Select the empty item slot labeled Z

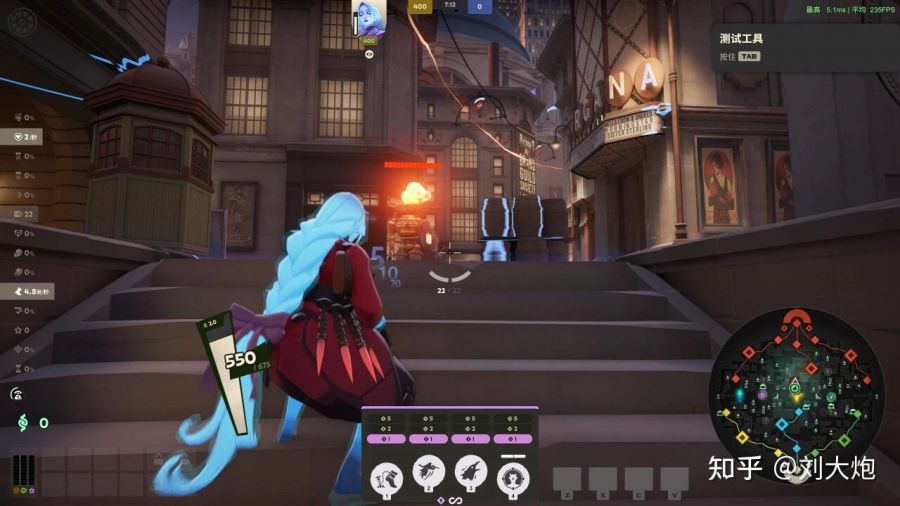(567, 478)
